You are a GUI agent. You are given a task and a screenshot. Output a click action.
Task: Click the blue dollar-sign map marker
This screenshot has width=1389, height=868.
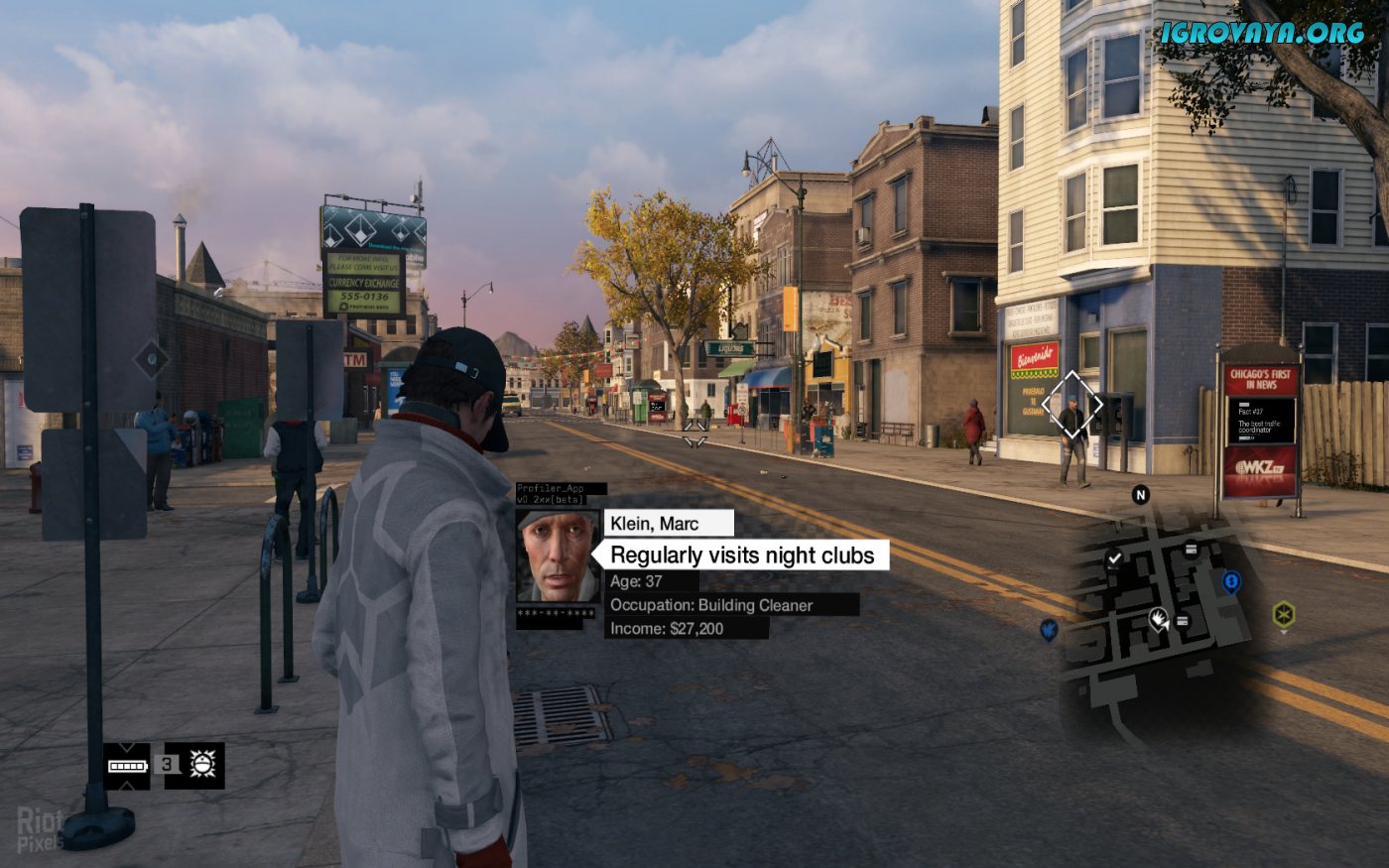click(1231, 581)
